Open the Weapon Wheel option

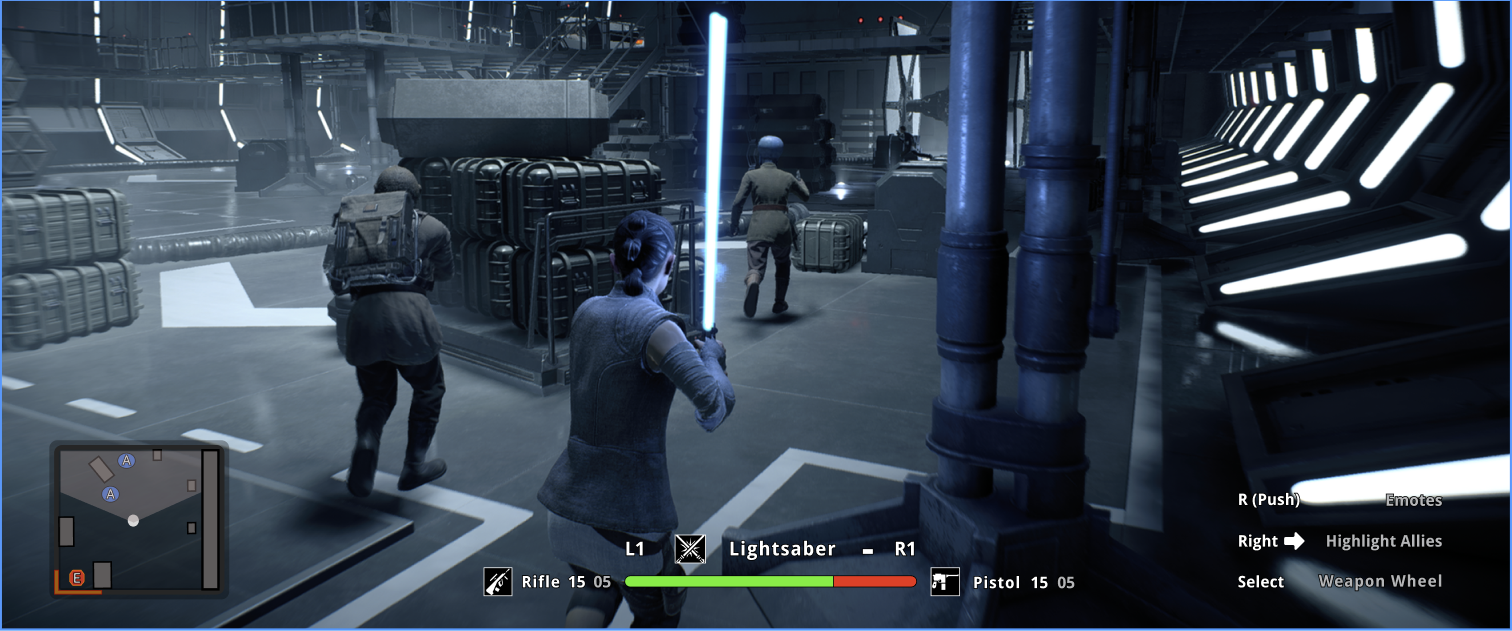point(1380,581)
